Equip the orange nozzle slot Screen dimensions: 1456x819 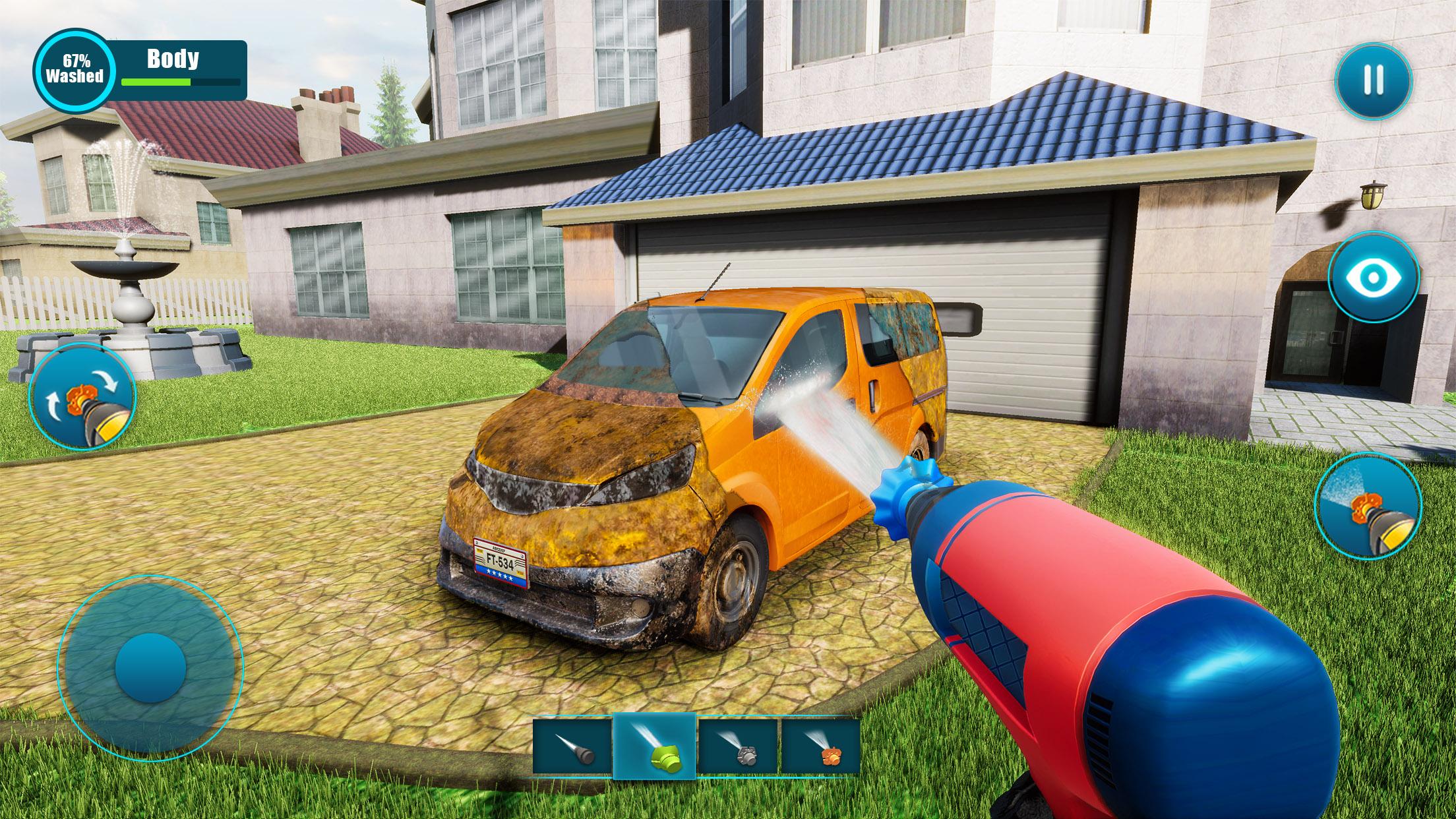820,745
